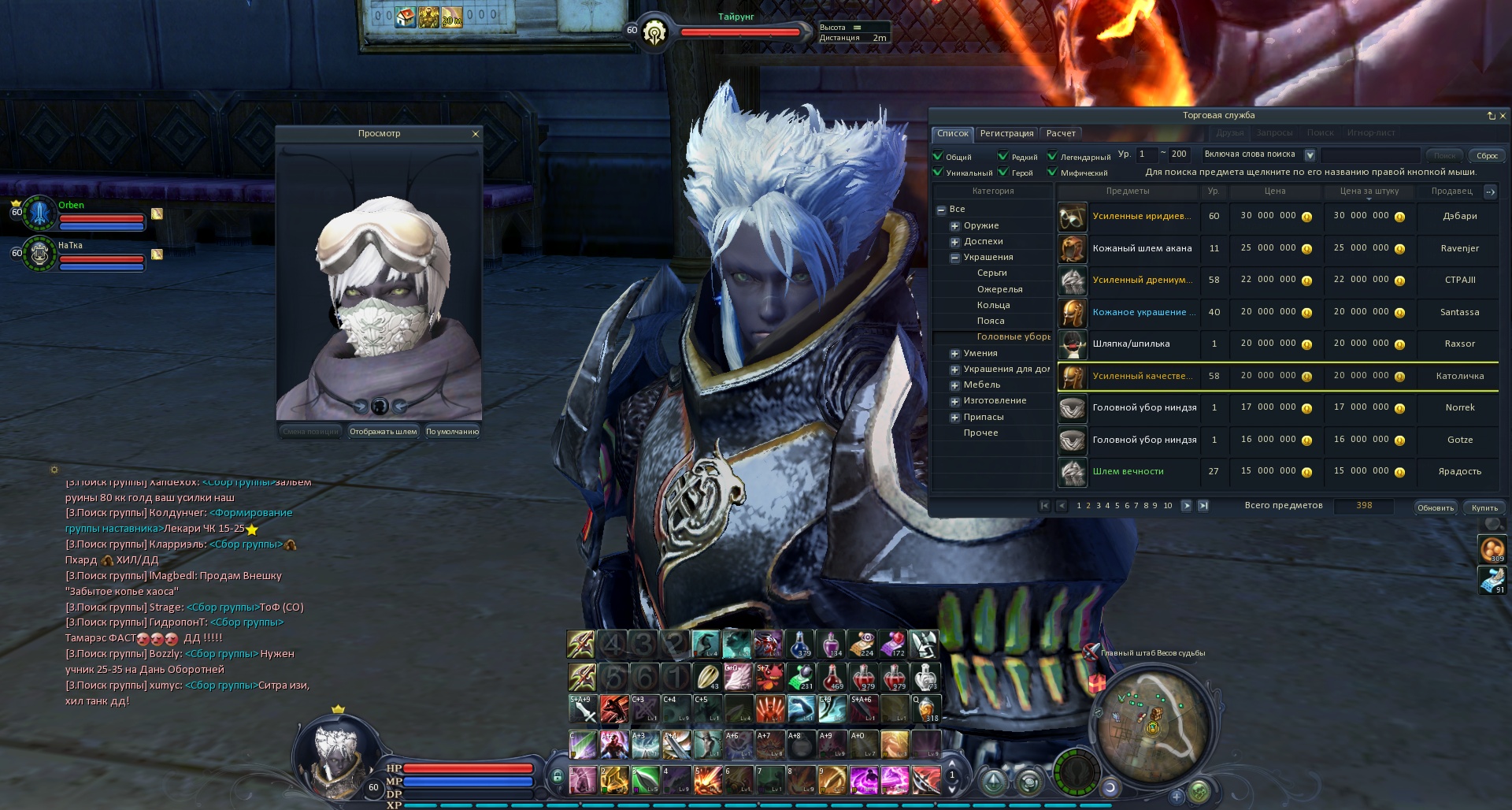This screenshot has width=1512, height=810.
Task: Toggle the Легендарный rarity checkbox
Action: [x=1052, y=156]
